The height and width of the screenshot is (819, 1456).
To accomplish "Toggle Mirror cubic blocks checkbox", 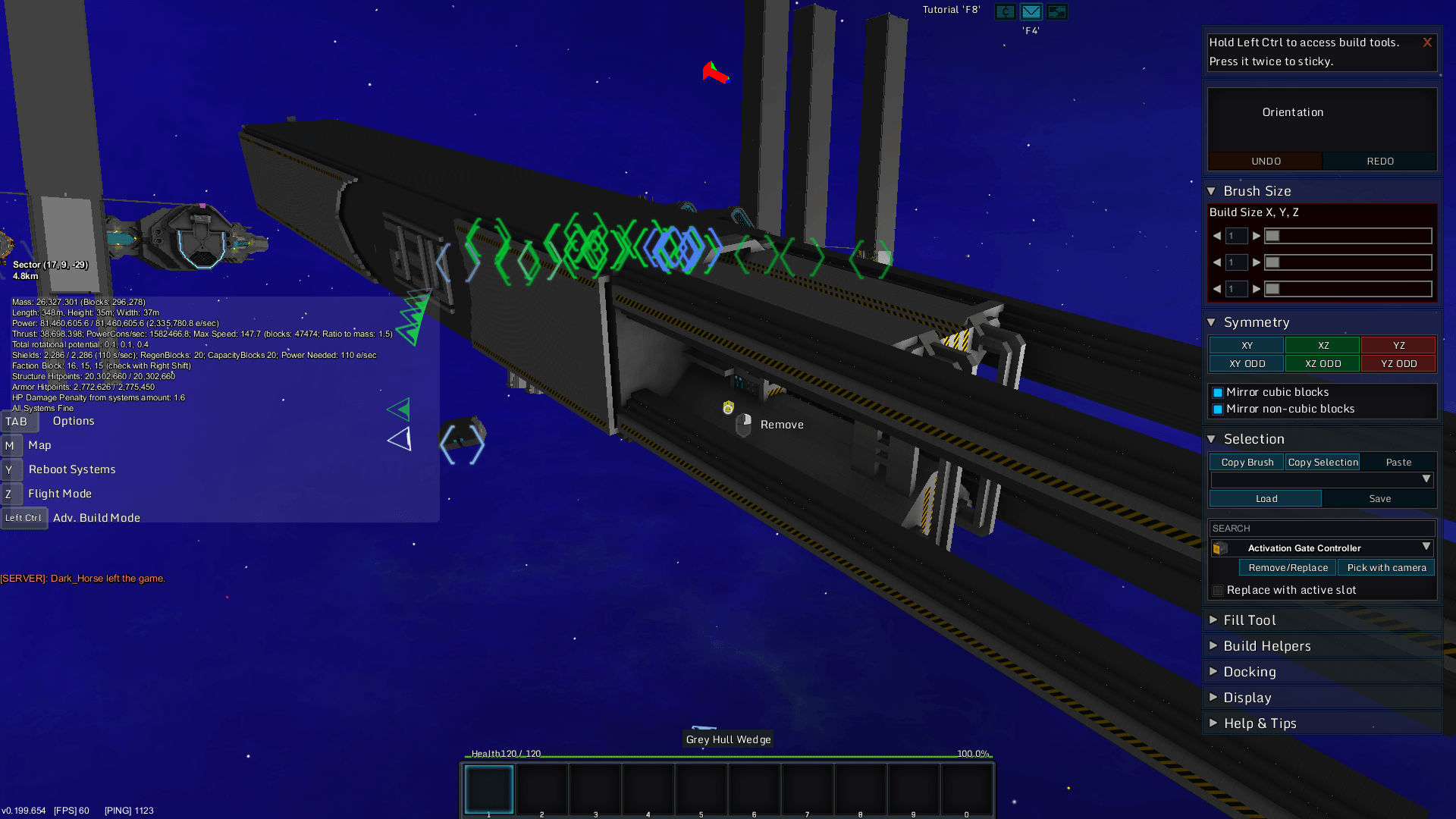I will tap(1218, 393).
